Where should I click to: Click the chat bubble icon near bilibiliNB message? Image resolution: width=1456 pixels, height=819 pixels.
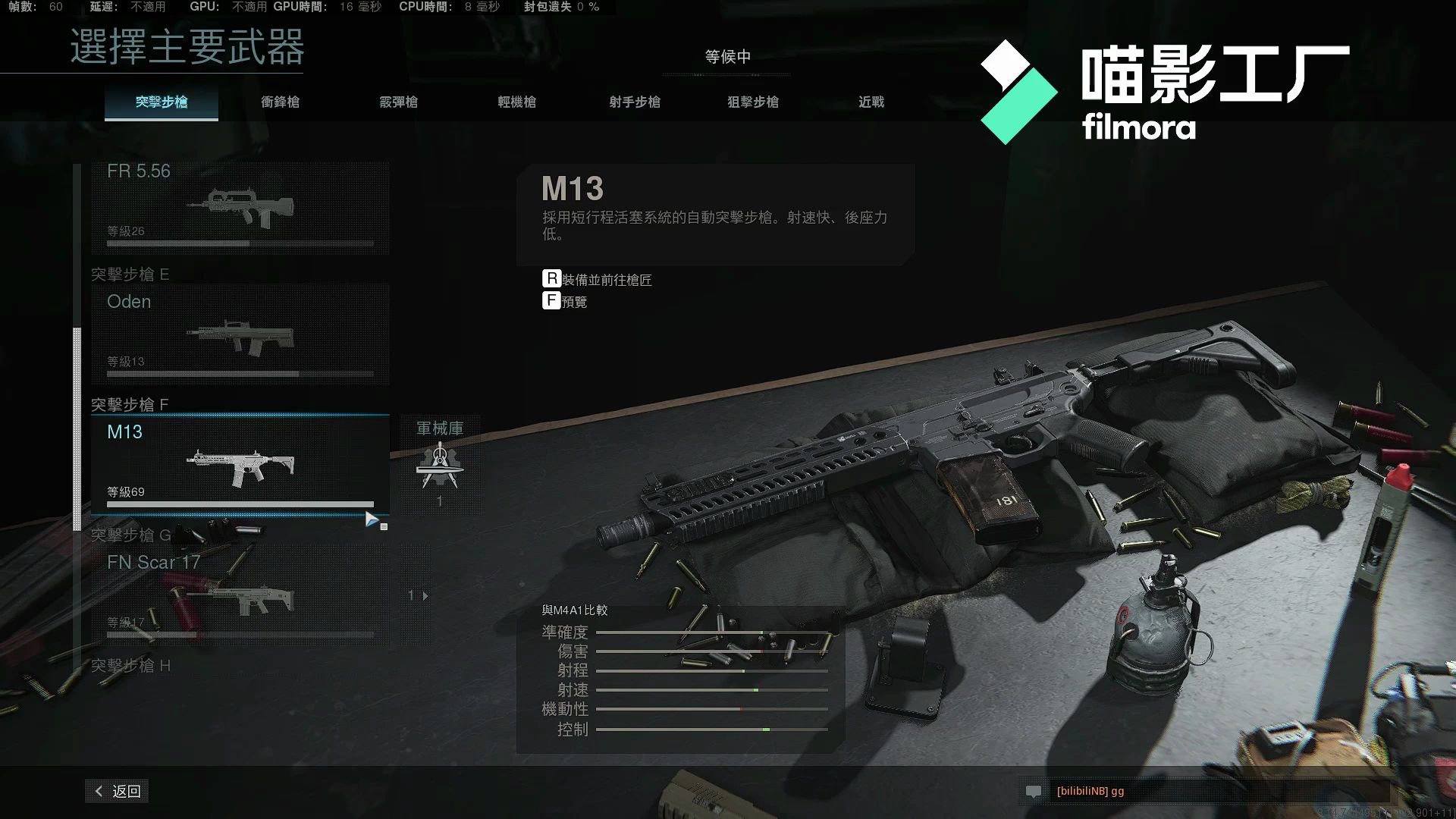point(1036,792)
